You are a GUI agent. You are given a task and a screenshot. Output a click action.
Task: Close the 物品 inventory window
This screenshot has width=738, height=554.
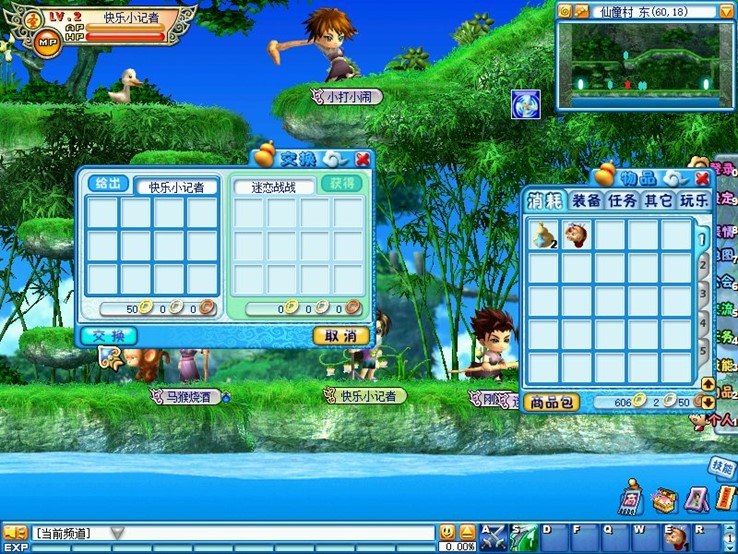702,178
